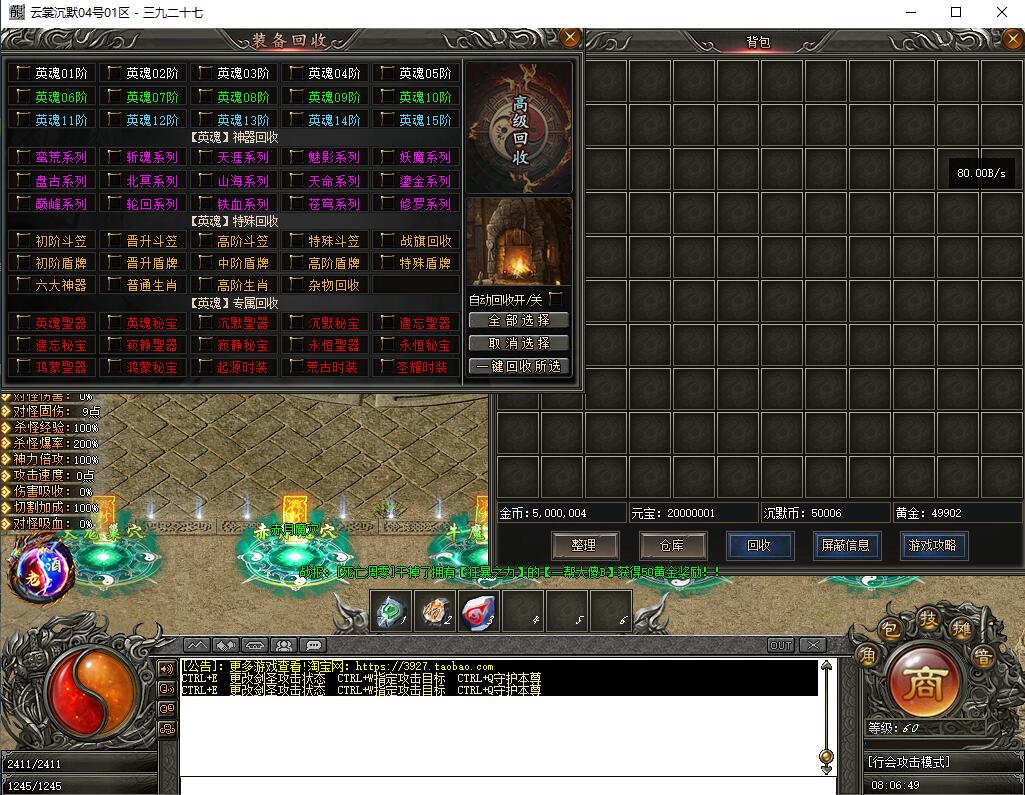Click the OUT button above the chat

click(780, 645)
